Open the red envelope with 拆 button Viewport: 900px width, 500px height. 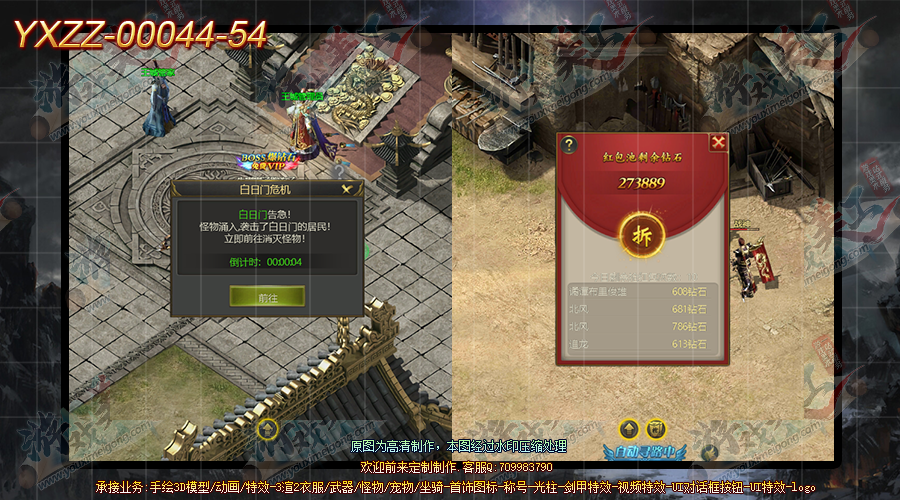(x=641, y=235)
